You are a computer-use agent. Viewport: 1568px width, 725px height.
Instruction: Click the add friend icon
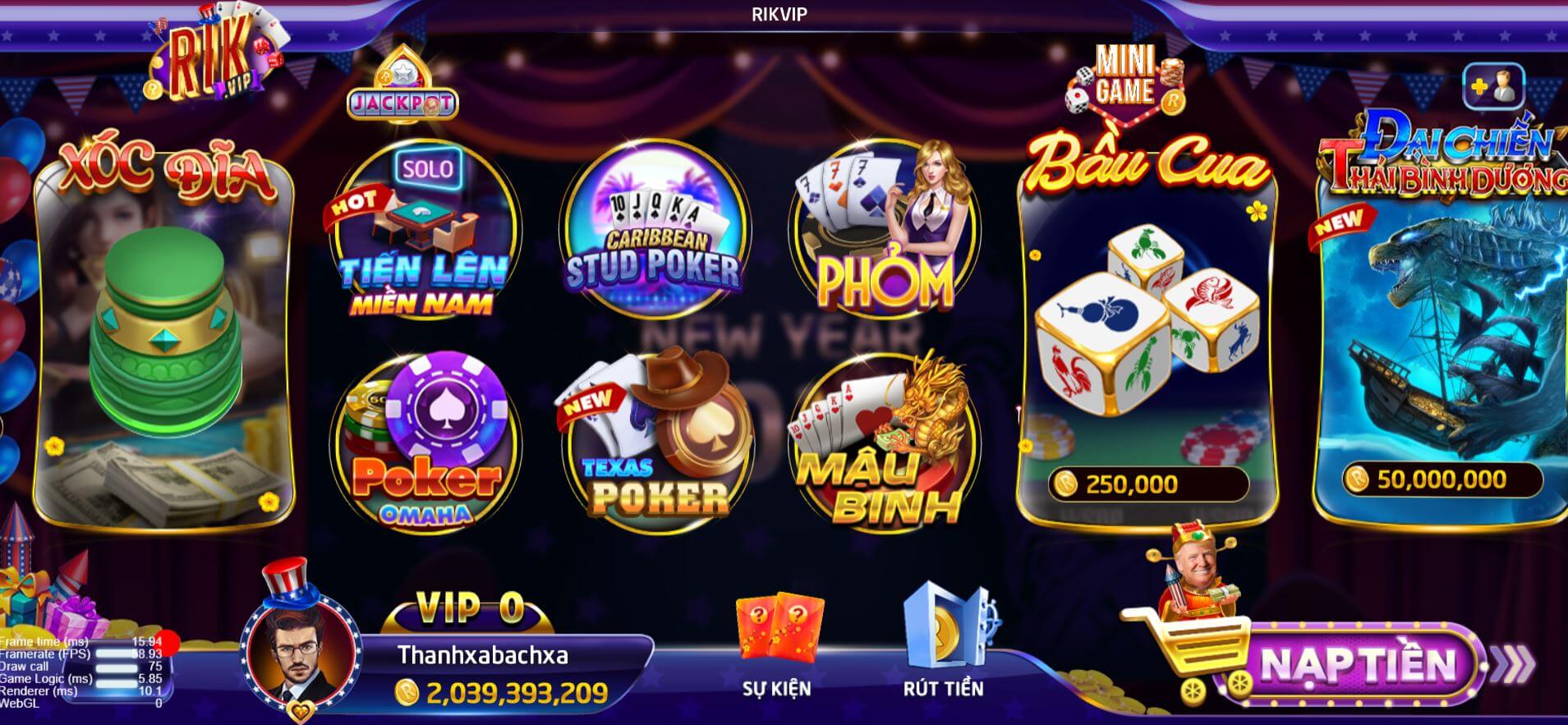click(x=1493, y=87)
